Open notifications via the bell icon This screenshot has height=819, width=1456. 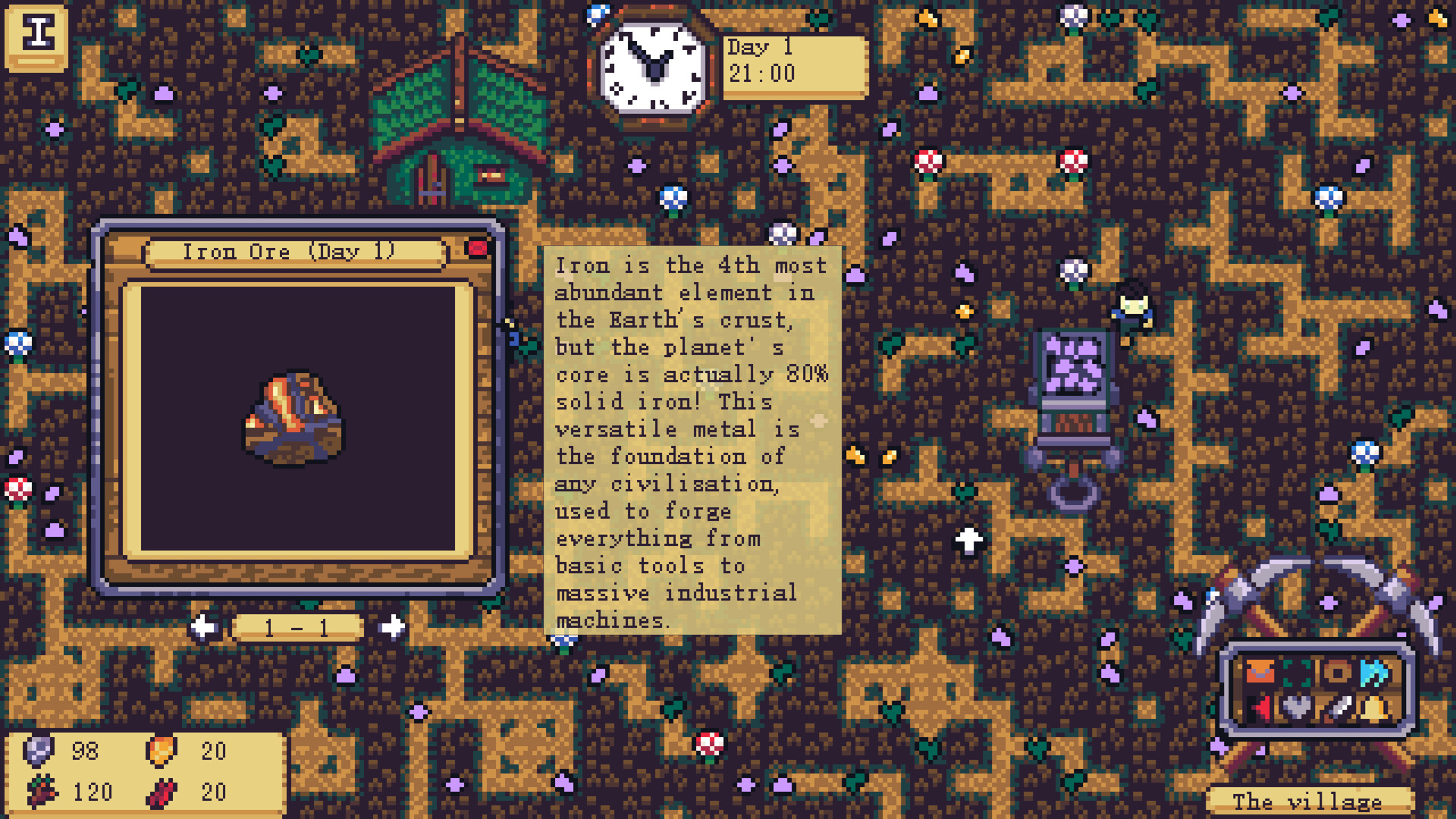[x=1372, y=708]
